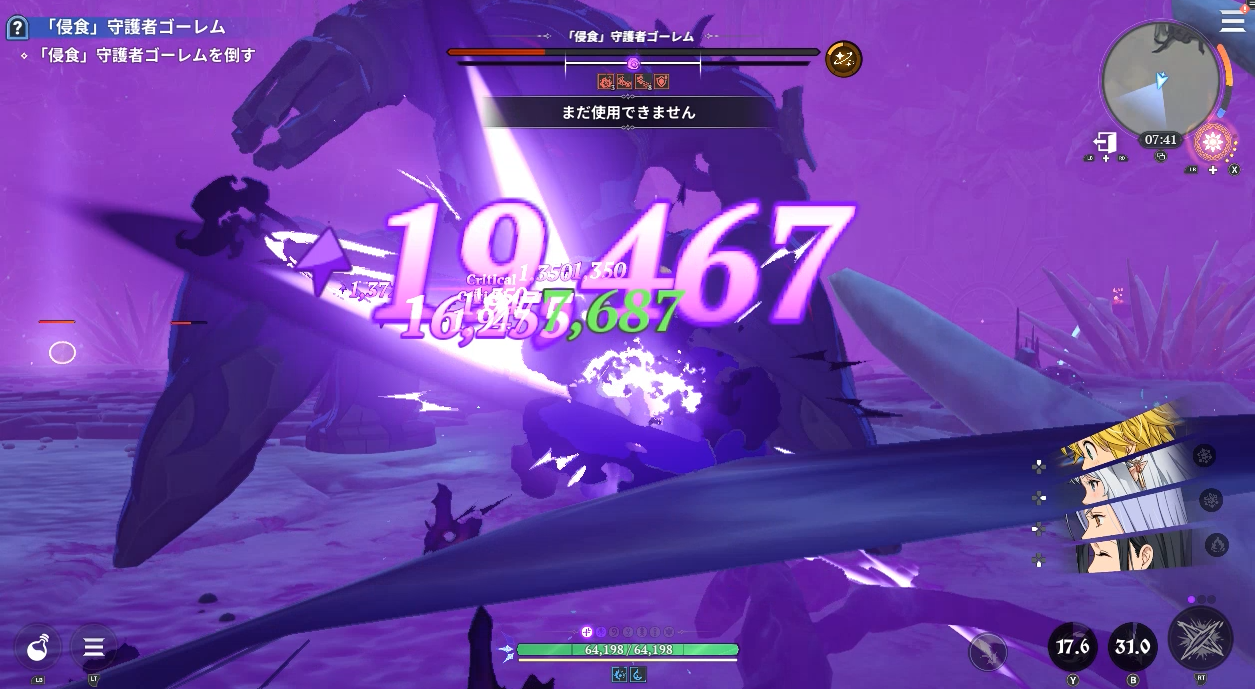Click the circular minimap
The image size is (1255, 689).
tap(1160, 80)
